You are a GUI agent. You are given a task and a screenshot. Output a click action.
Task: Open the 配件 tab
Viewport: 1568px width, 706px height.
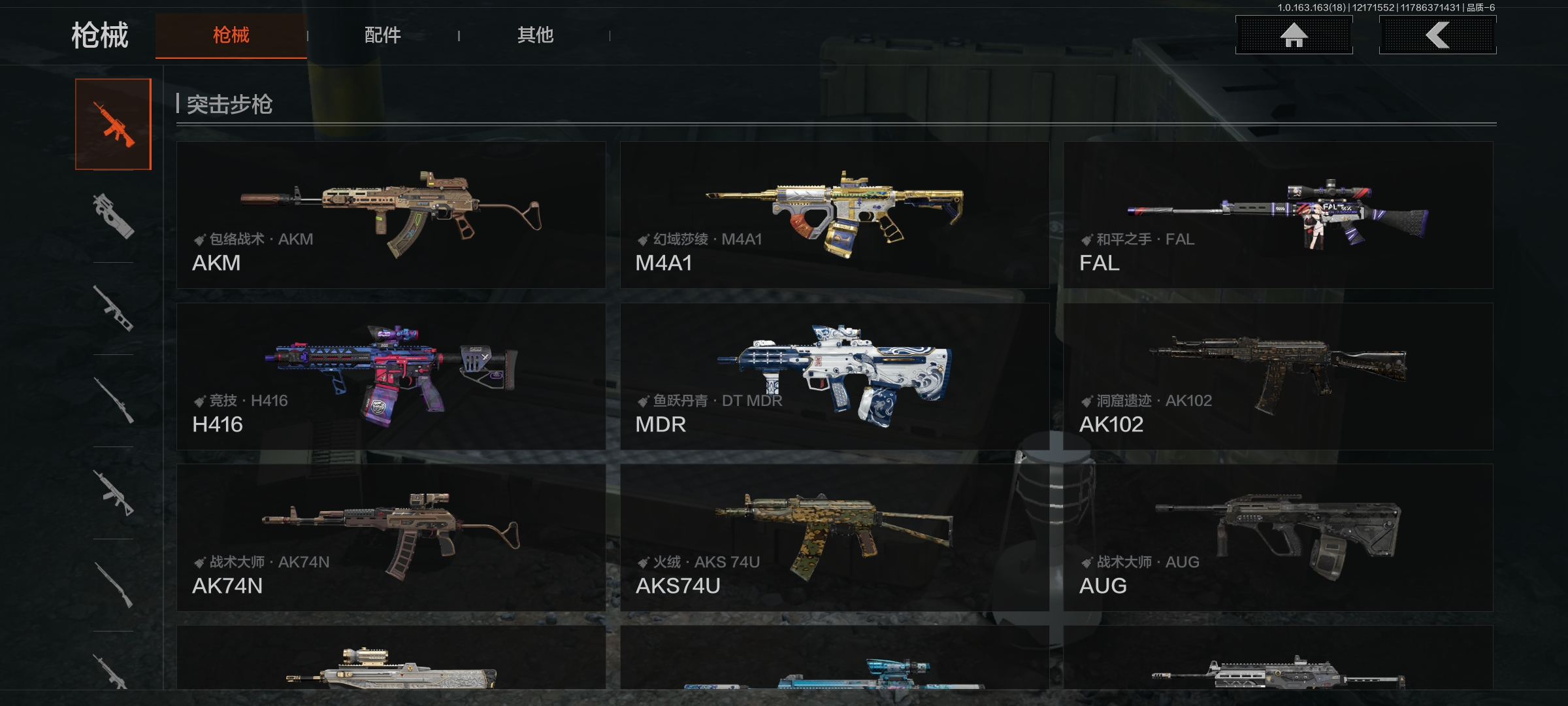point(383,35)
